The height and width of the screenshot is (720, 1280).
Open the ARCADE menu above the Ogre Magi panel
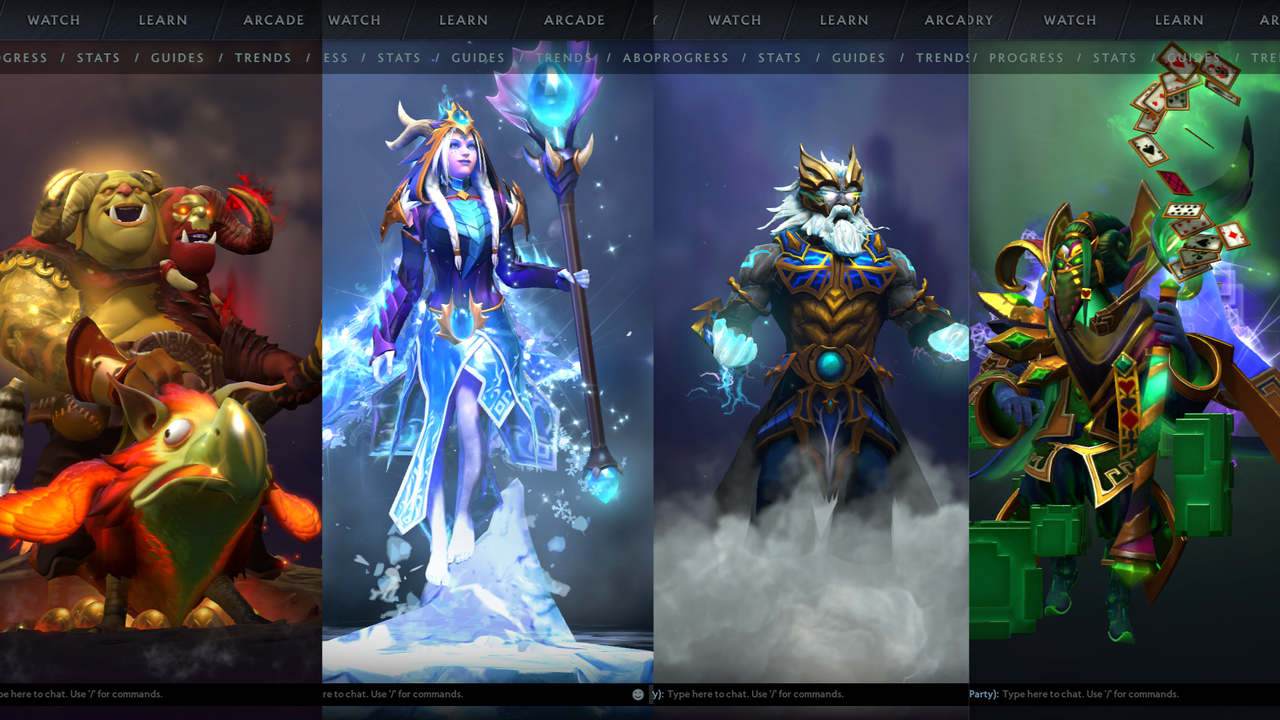coord(273,19)
